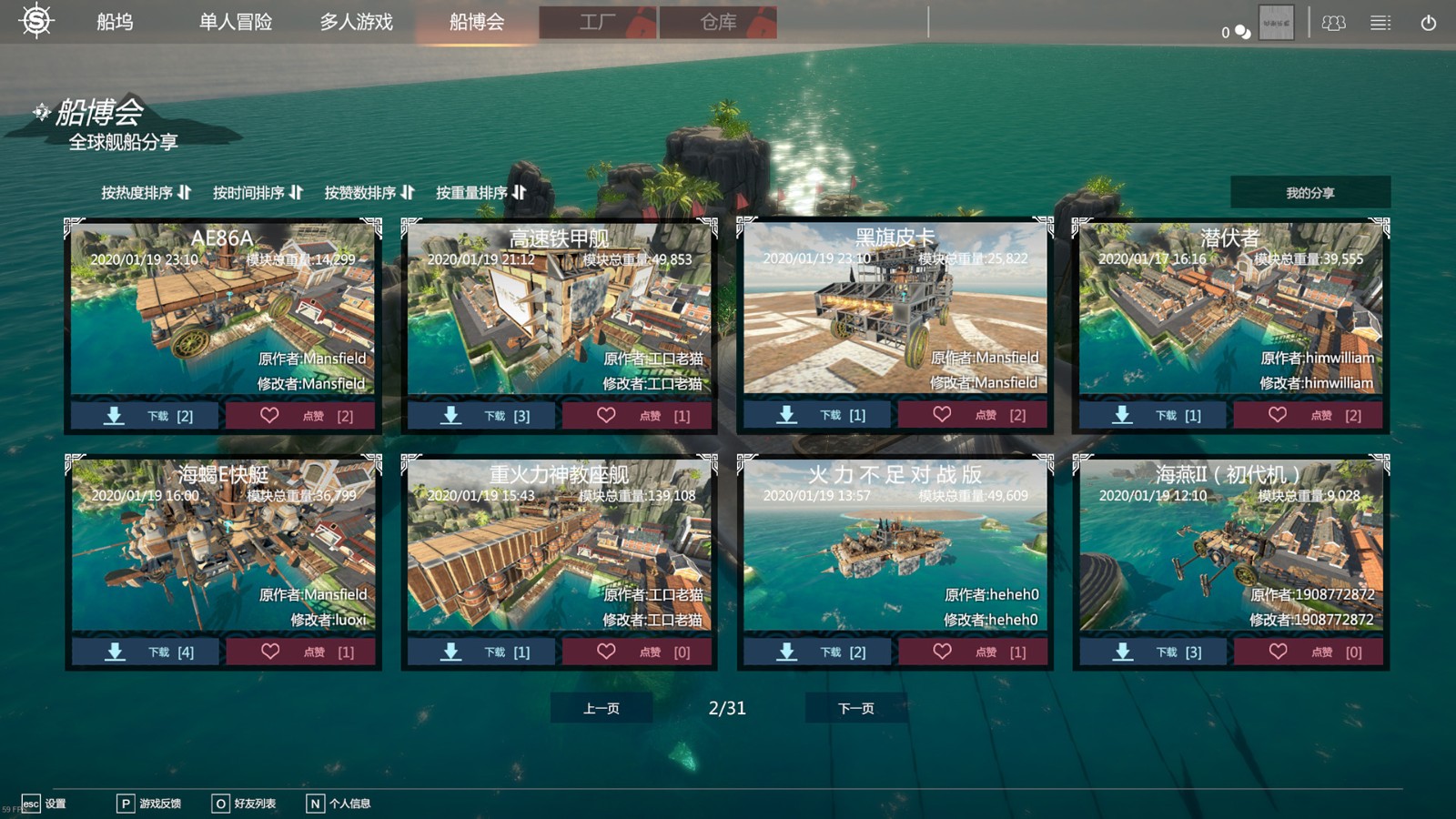
Task: Click the 上一页 previous page control
Action: (x=601, y=707)
